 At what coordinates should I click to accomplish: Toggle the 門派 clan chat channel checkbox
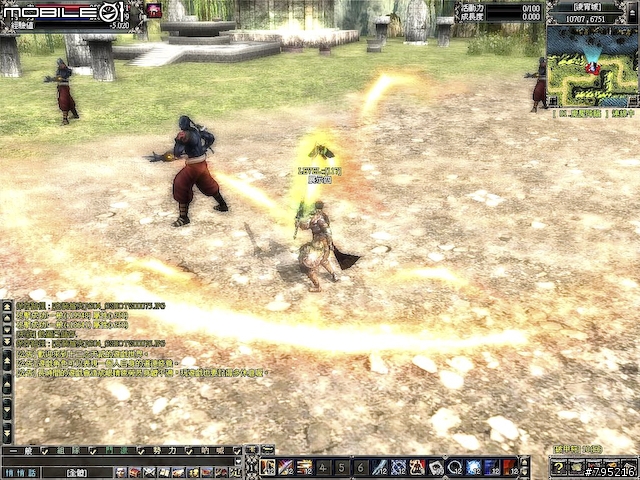(141, 453)
